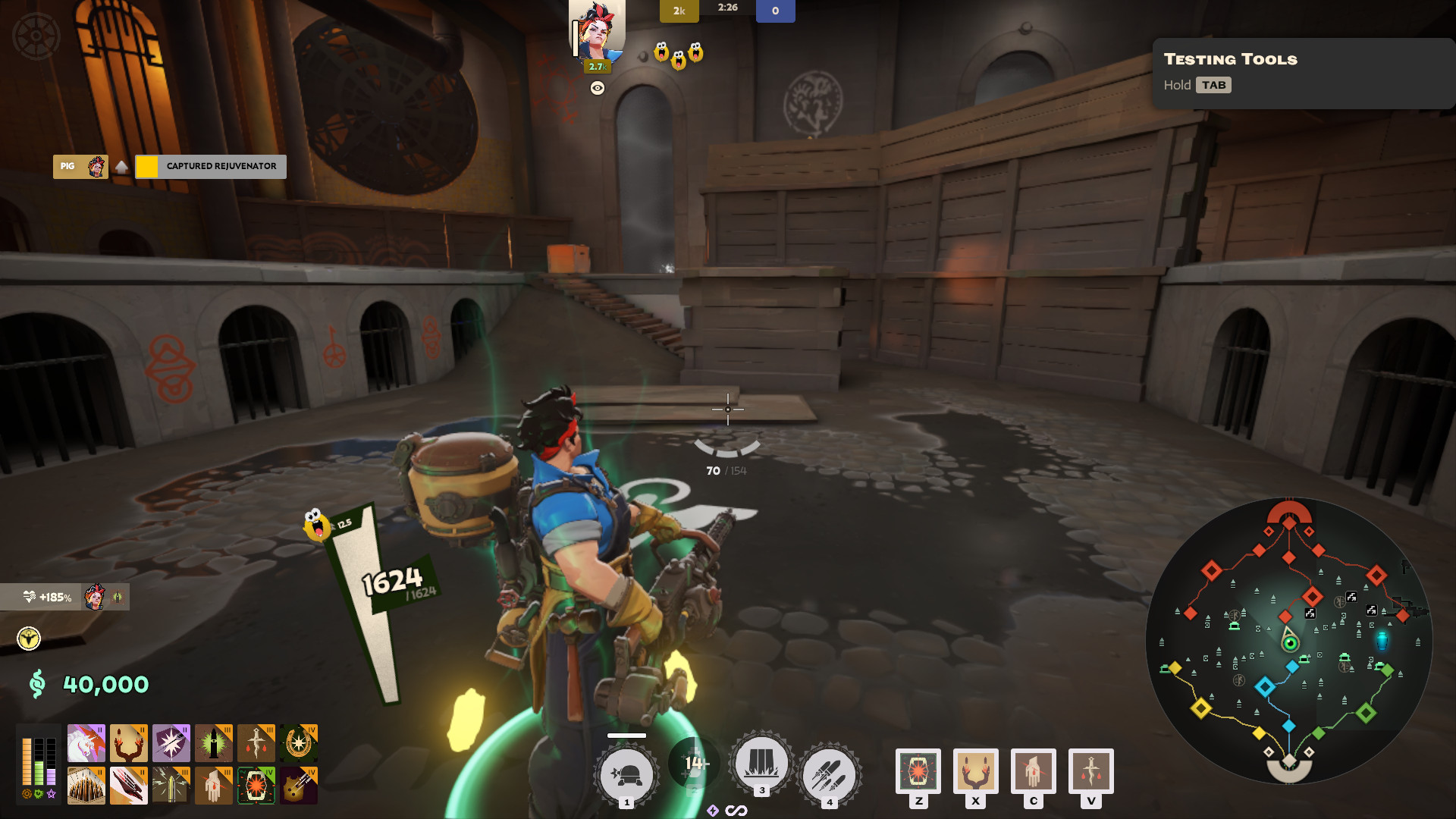This screenshot has width=1456, height=819.
Task: Select the green-glow black bullet item
Action: 213,742
